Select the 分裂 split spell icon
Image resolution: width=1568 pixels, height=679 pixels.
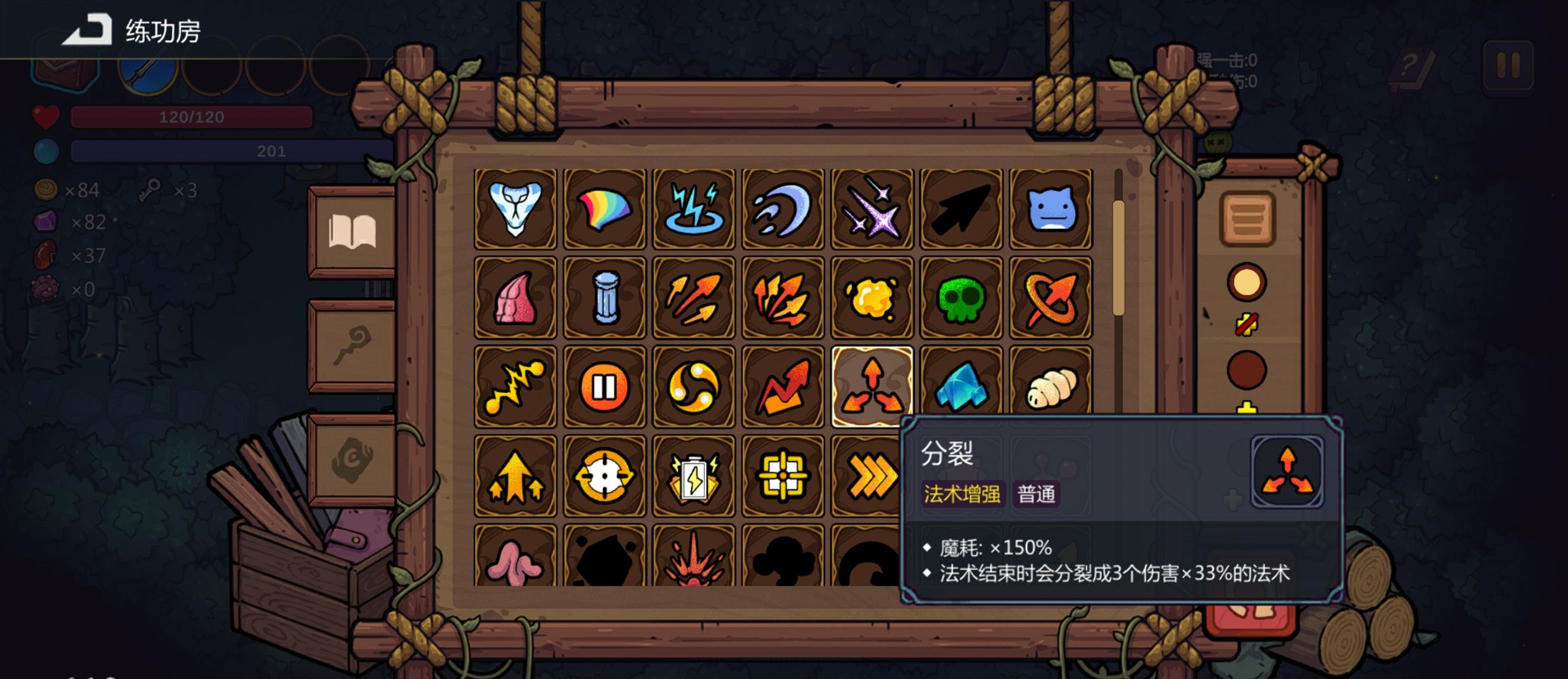[872, 385]
